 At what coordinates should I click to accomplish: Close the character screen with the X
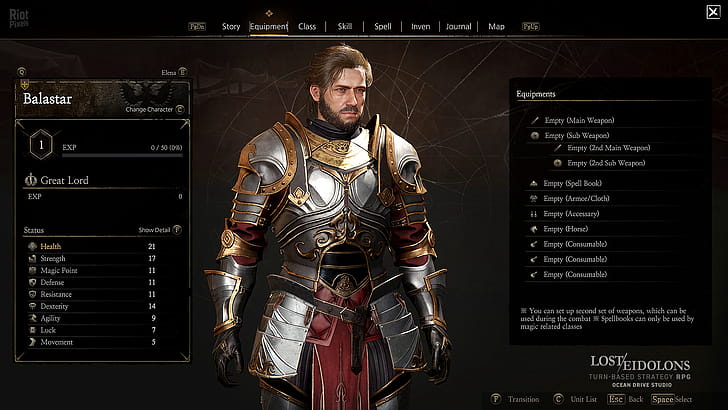[712, 13]
